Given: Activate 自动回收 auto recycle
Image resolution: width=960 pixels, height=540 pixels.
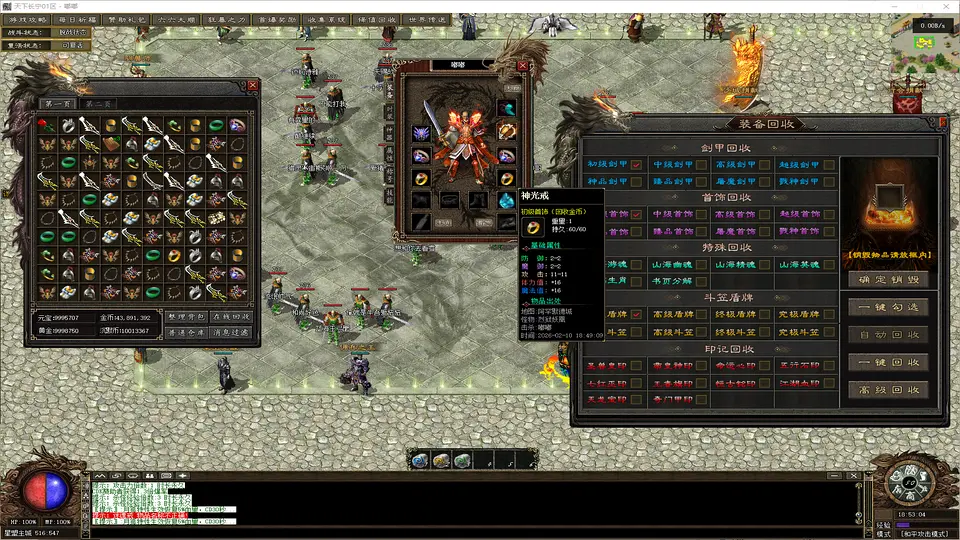Looking at the screenshot, I should pos(888,335).
